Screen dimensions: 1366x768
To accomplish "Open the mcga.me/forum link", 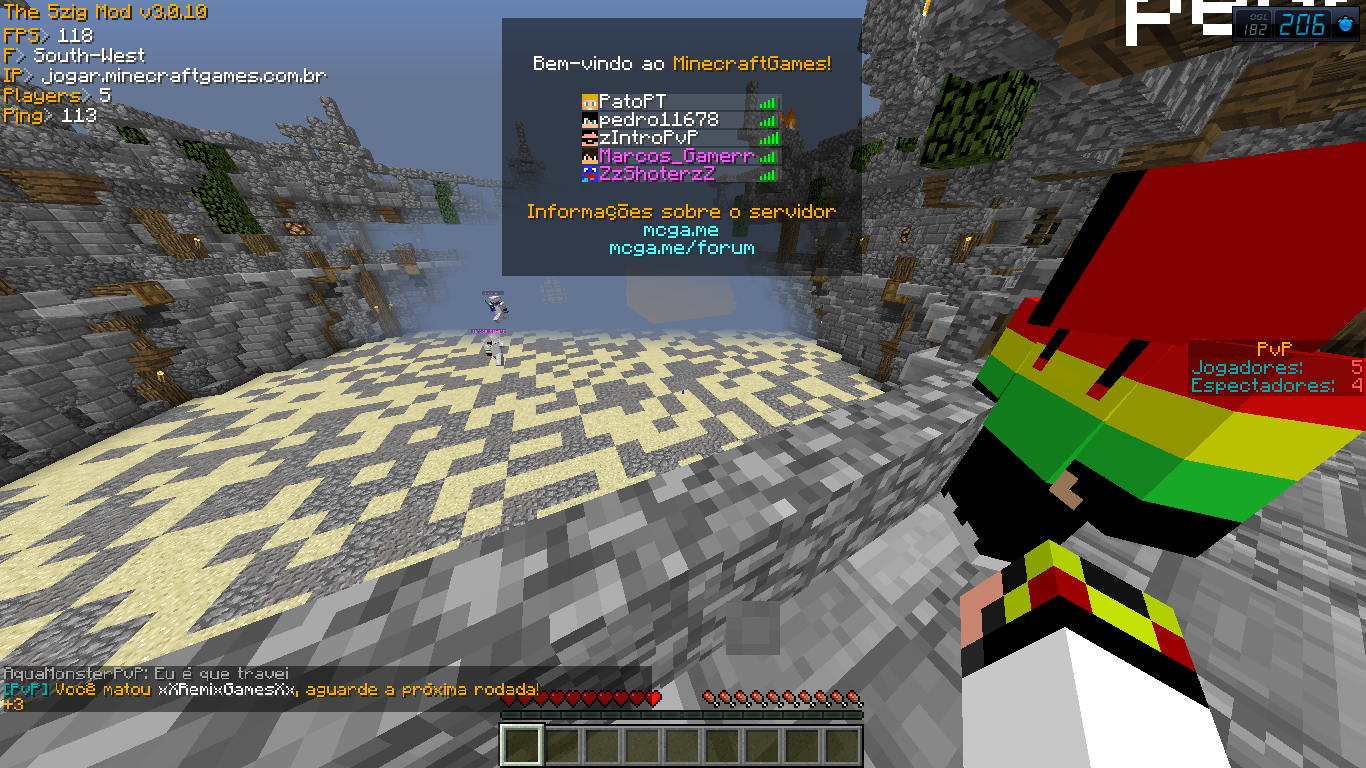I will coord(681,248).
